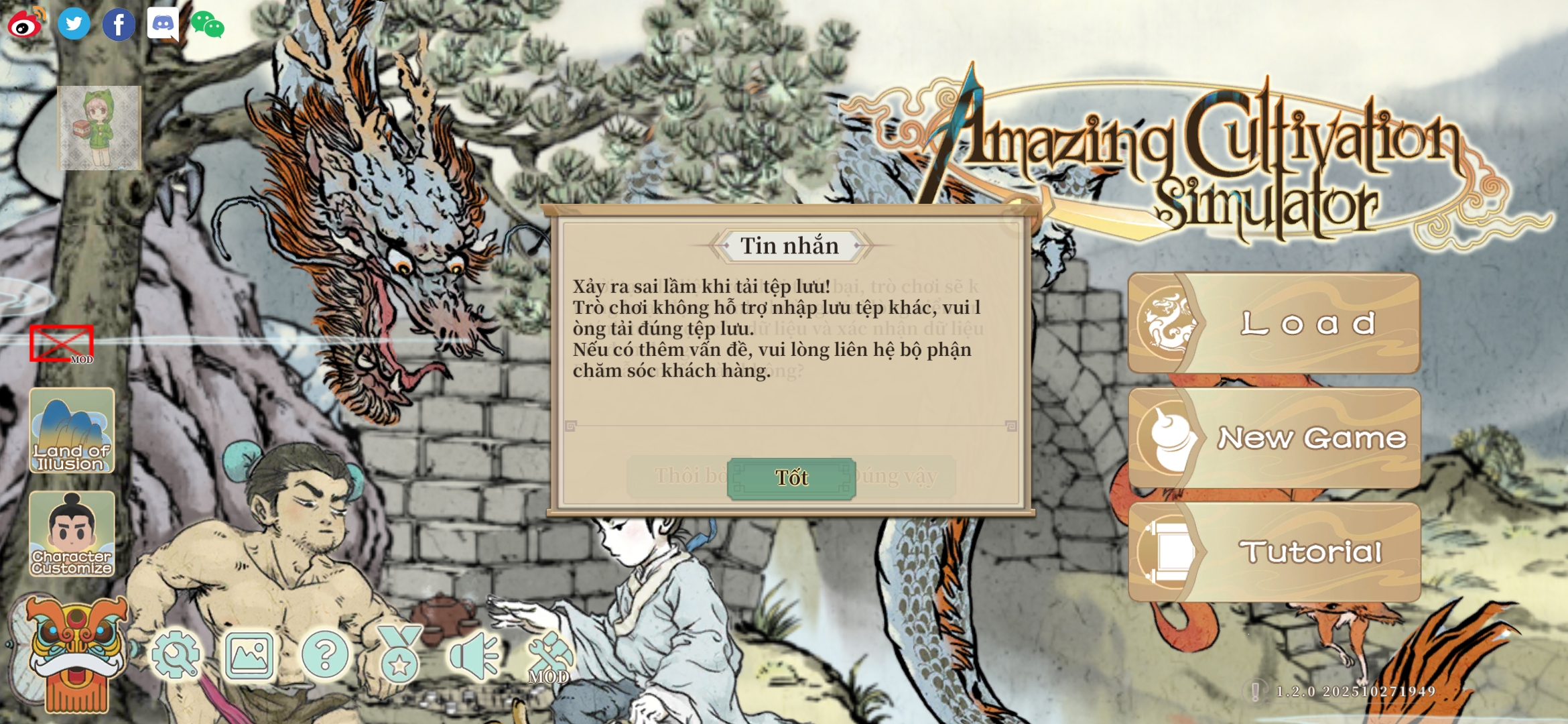Confirm the message with the Tốt button
1568x724 pixels.
coord(791,478)
